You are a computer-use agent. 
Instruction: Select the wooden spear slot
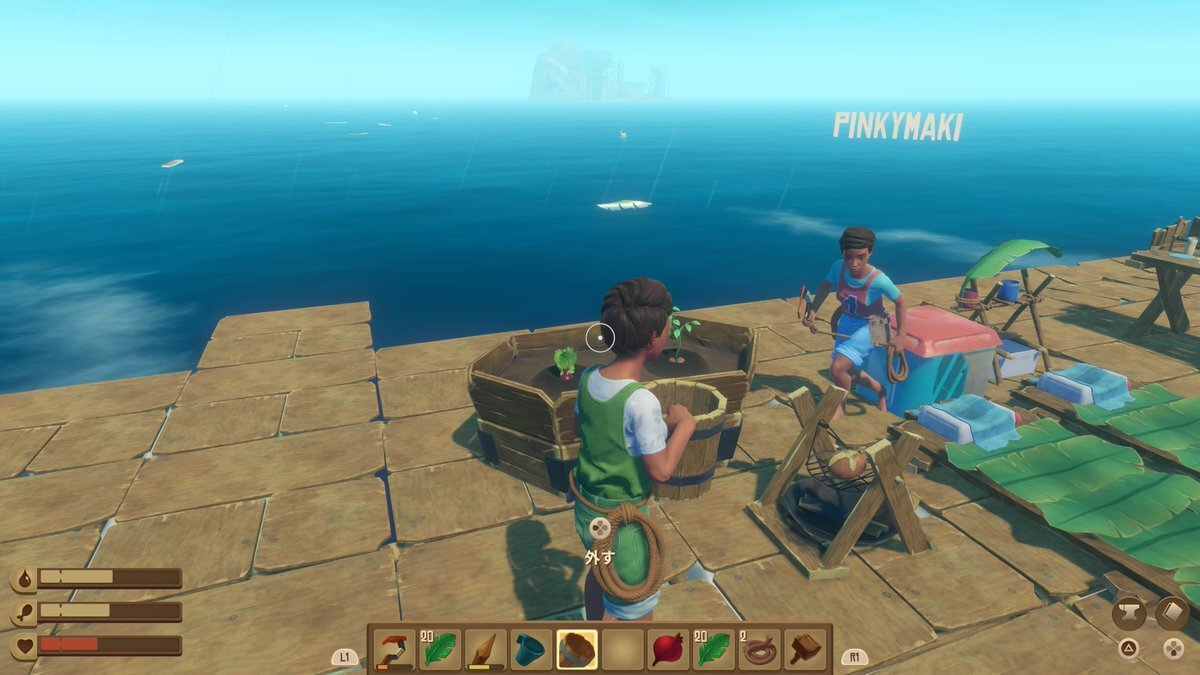pyautogui.click(x=485, y=650)
